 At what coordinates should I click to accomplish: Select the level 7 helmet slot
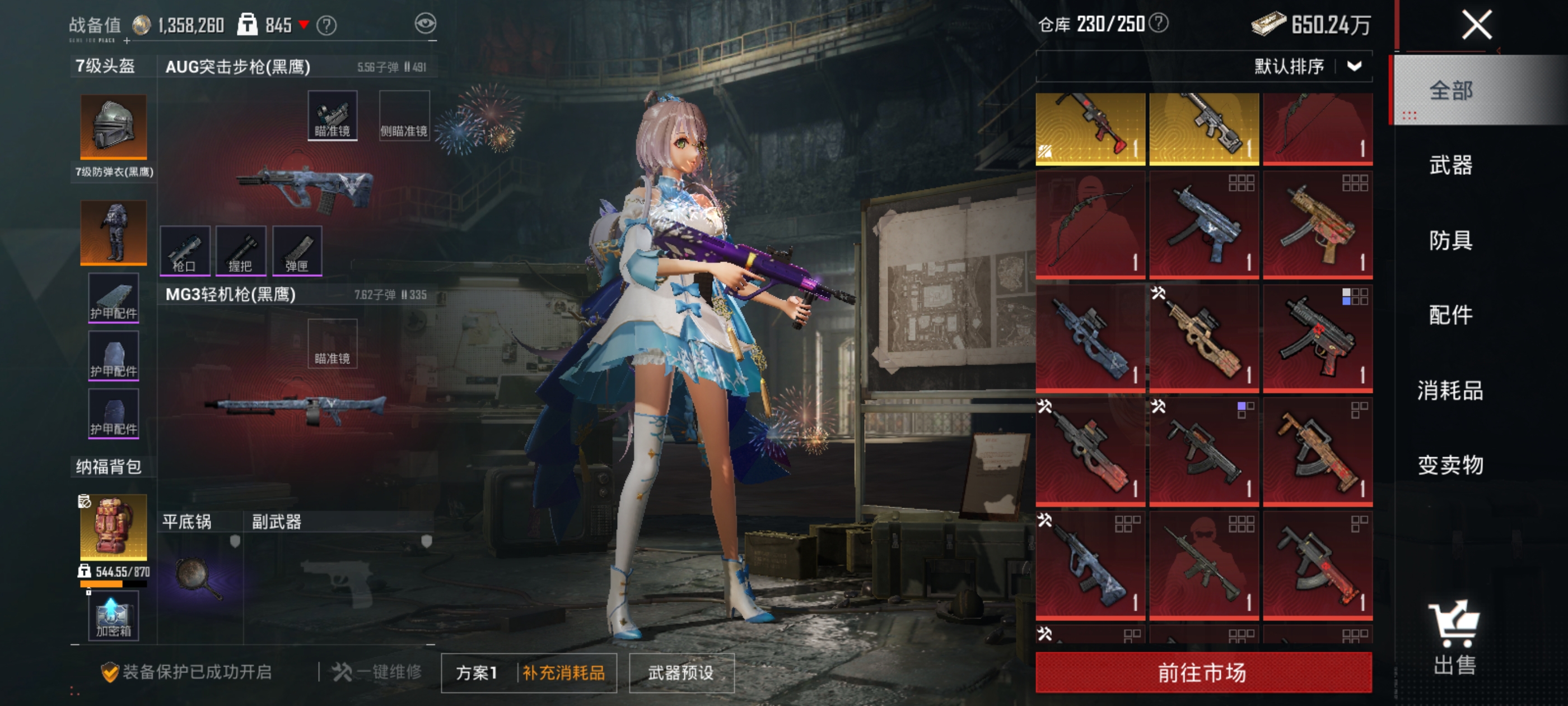[114, 127]
